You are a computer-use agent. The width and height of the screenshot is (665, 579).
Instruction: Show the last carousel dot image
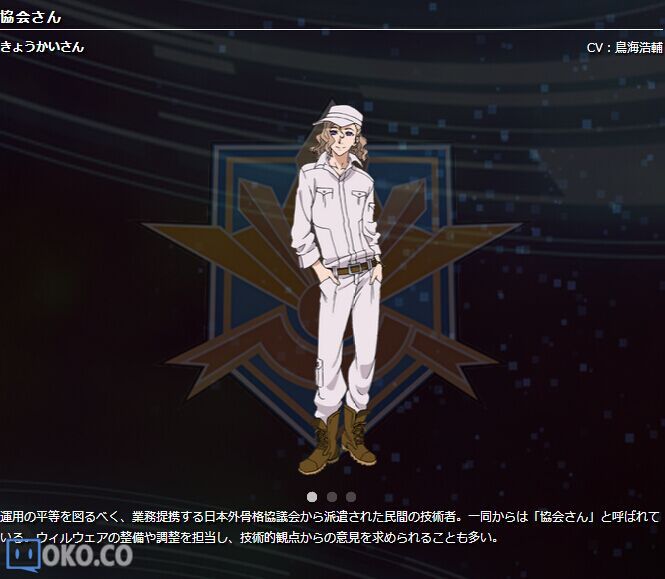click(x=350, y=496)
